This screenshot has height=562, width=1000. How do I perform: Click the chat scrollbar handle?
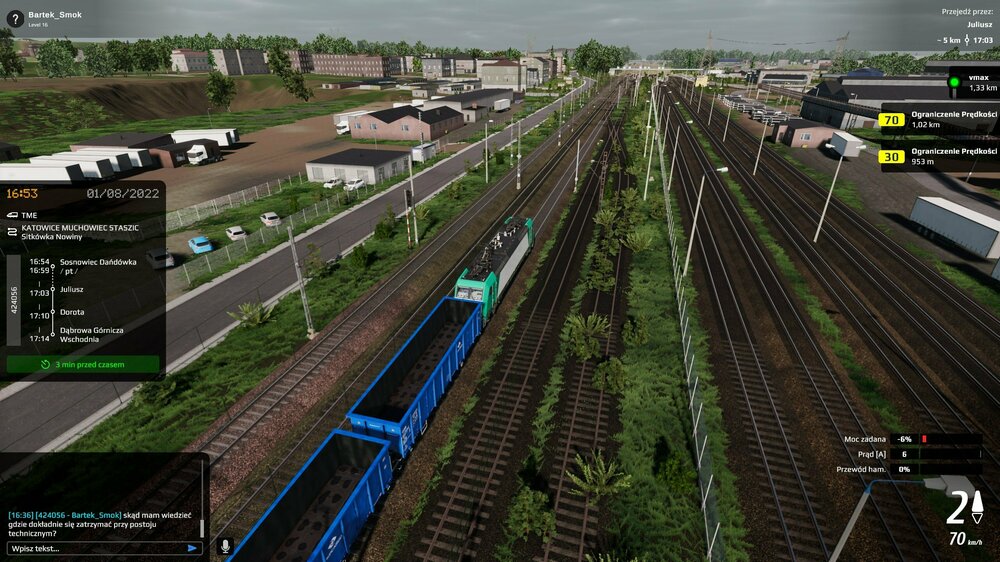click(x=202, y=527)
